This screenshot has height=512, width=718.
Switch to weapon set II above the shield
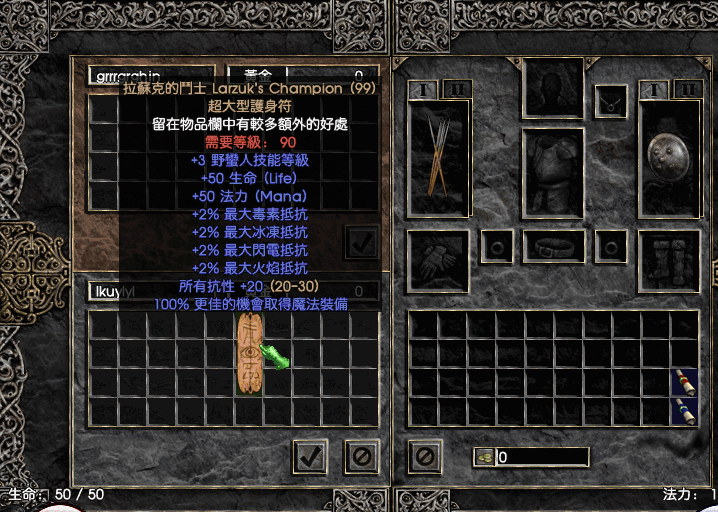pos(688,89)
